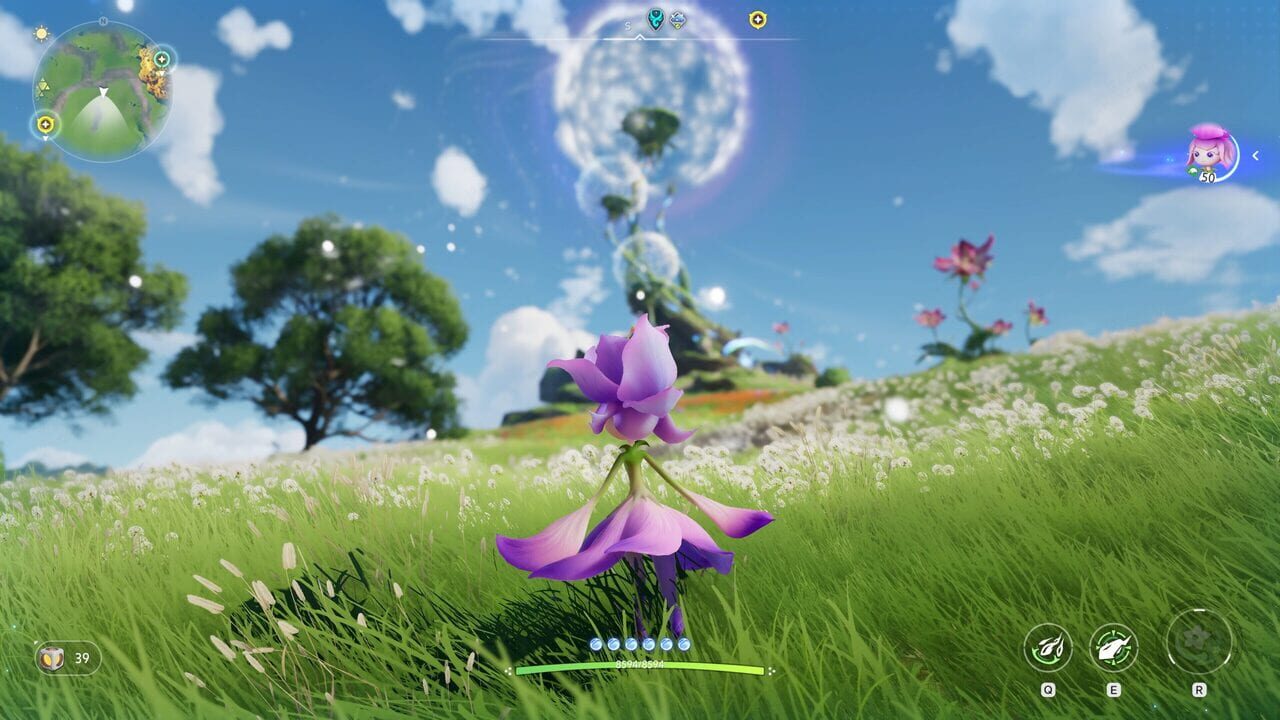Open the pink companion character portrait
Image resolution: width=1280 pixels, height=720 pixels.
tap(1205, 152)
